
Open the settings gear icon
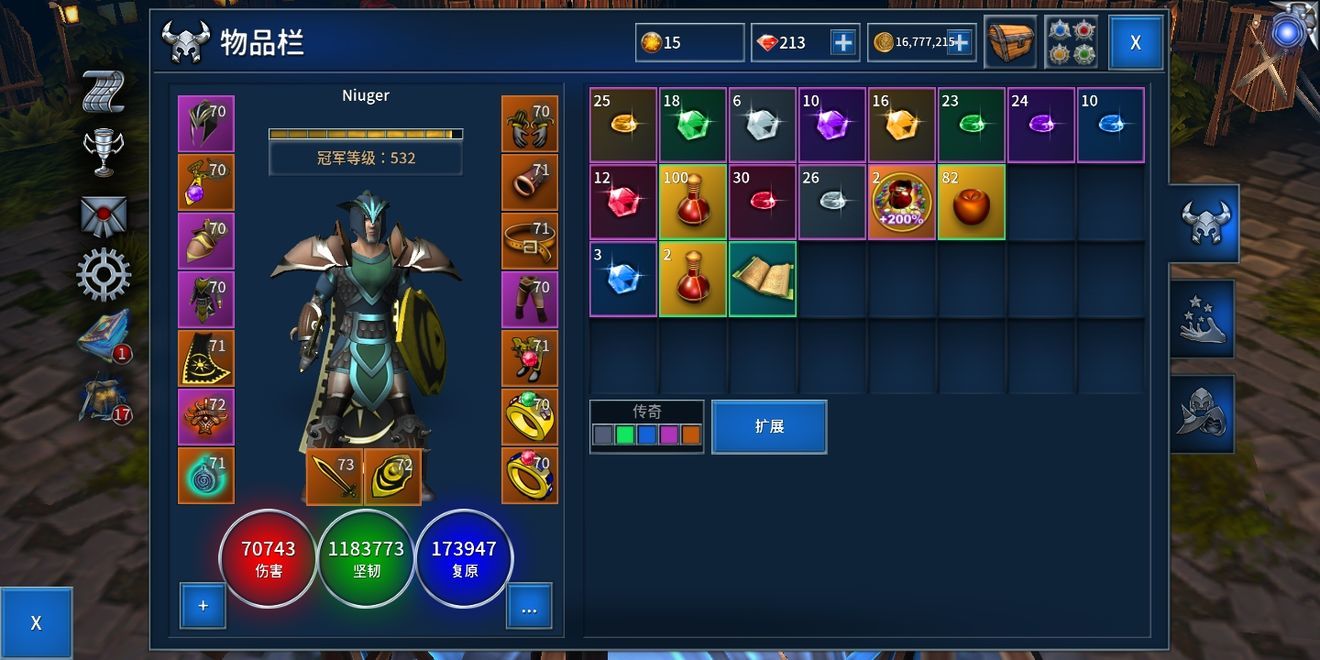103,275
